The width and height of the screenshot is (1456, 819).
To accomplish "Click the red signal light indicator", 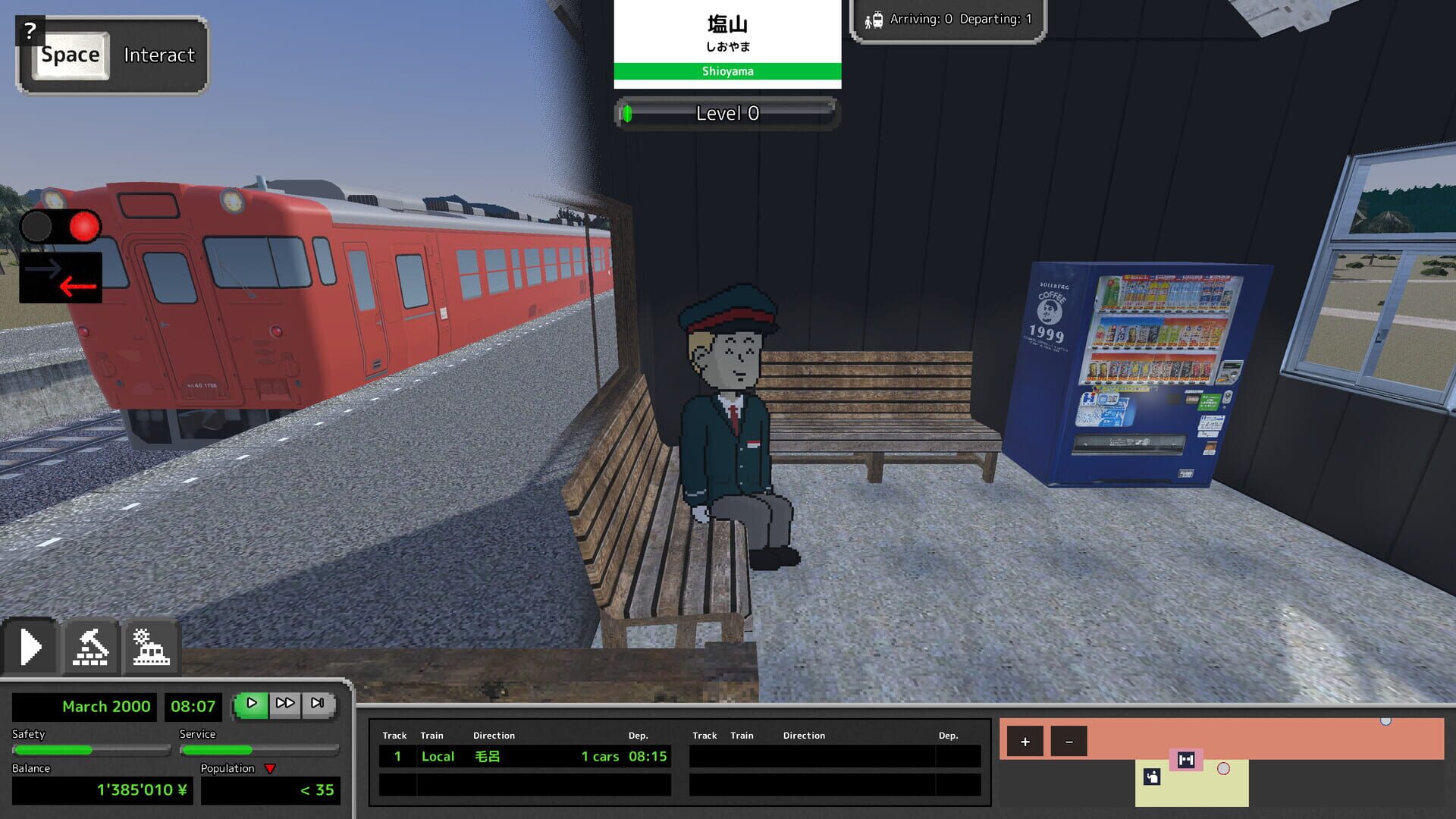I will tap(82, 226).
